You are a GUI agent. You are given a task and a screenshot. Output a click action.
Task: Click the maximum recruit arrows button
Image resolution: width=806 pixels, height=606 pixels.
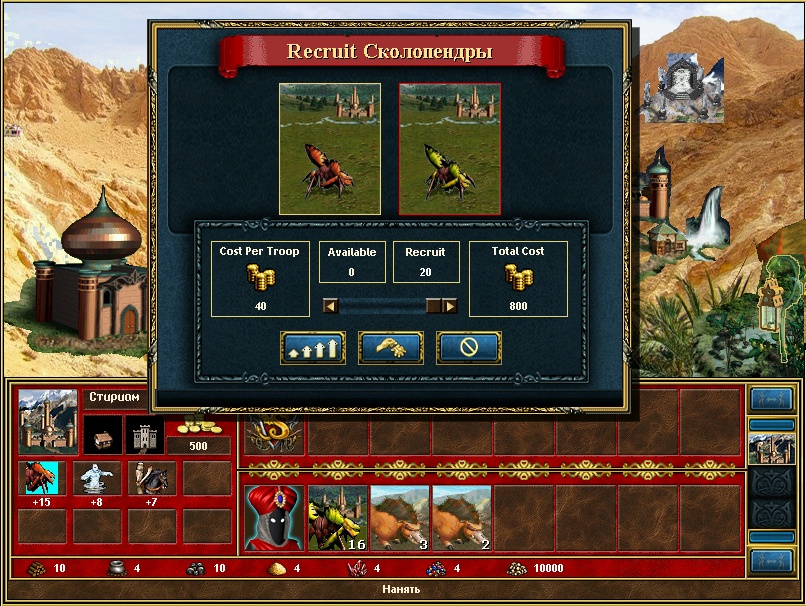(x=313, y=348)
